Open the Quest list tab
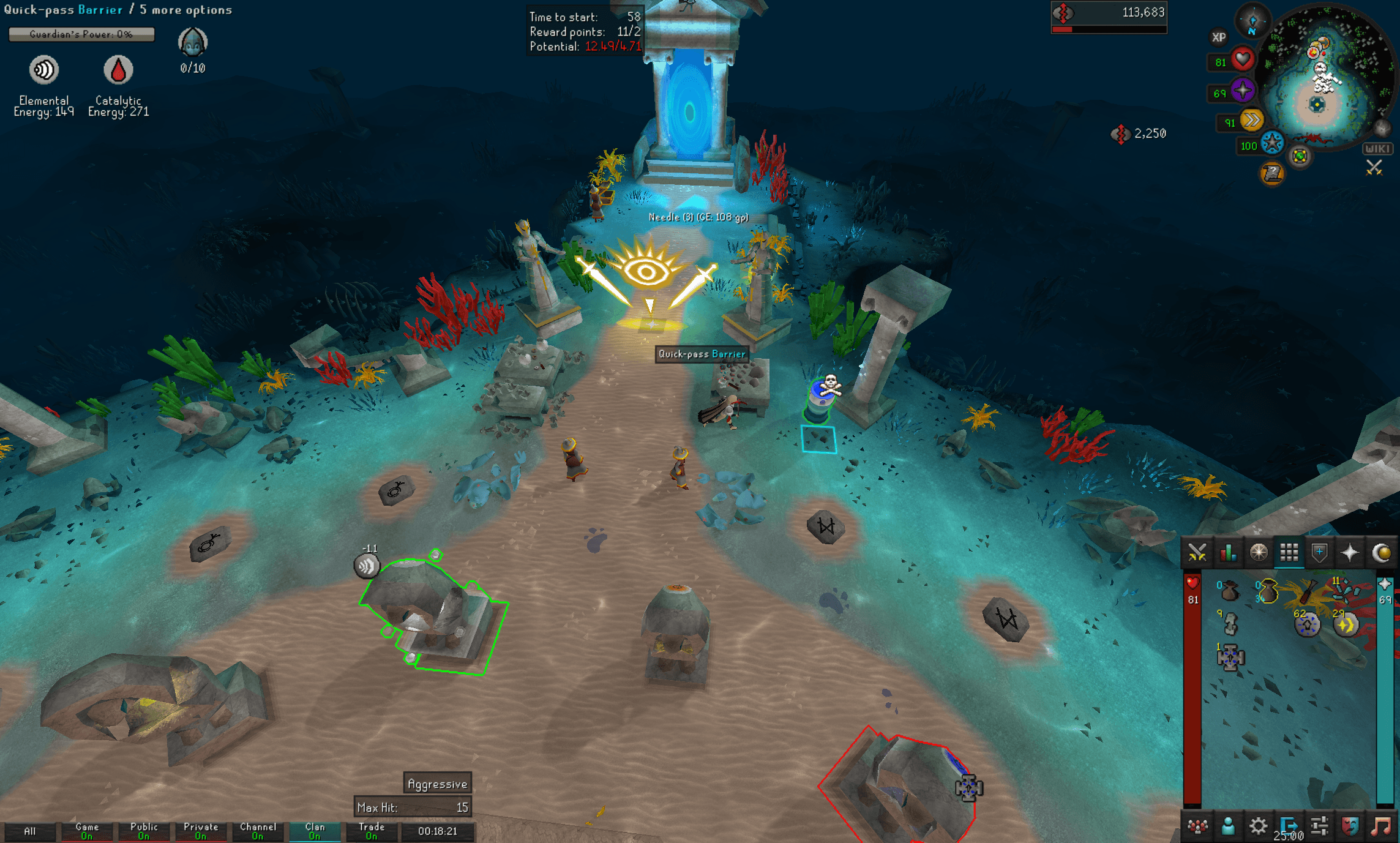The image size is (1400, 843). point(1260,553)
